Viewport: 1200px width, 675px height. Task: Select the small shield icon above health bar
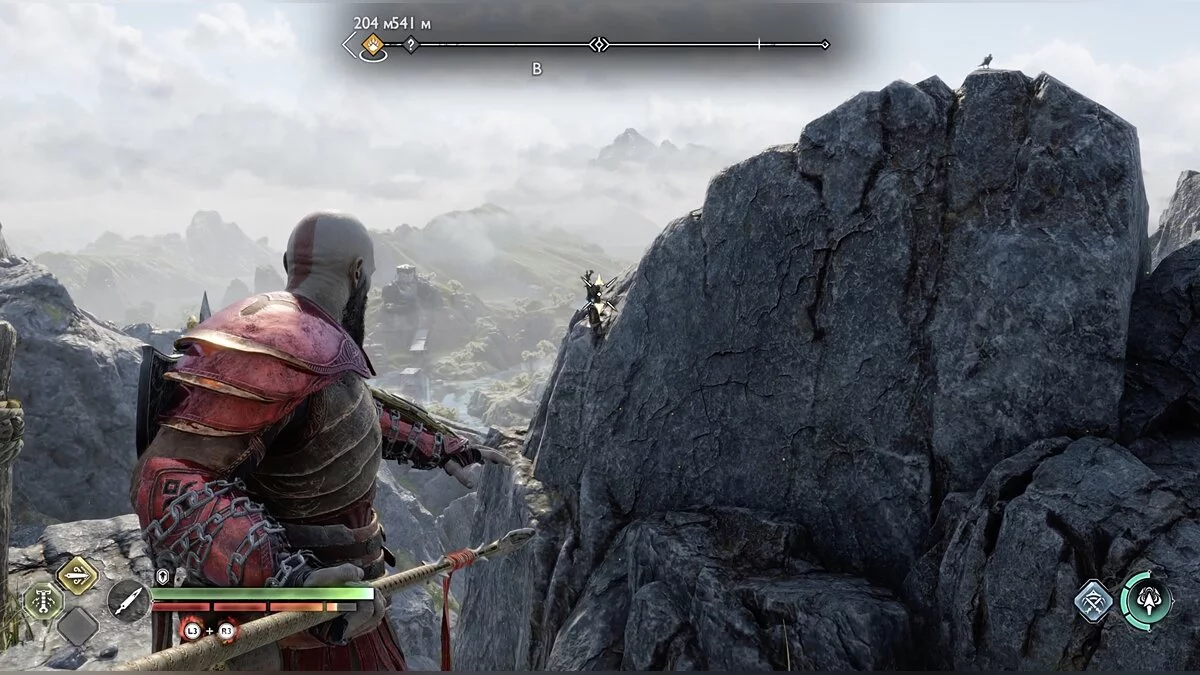[163, 576]
